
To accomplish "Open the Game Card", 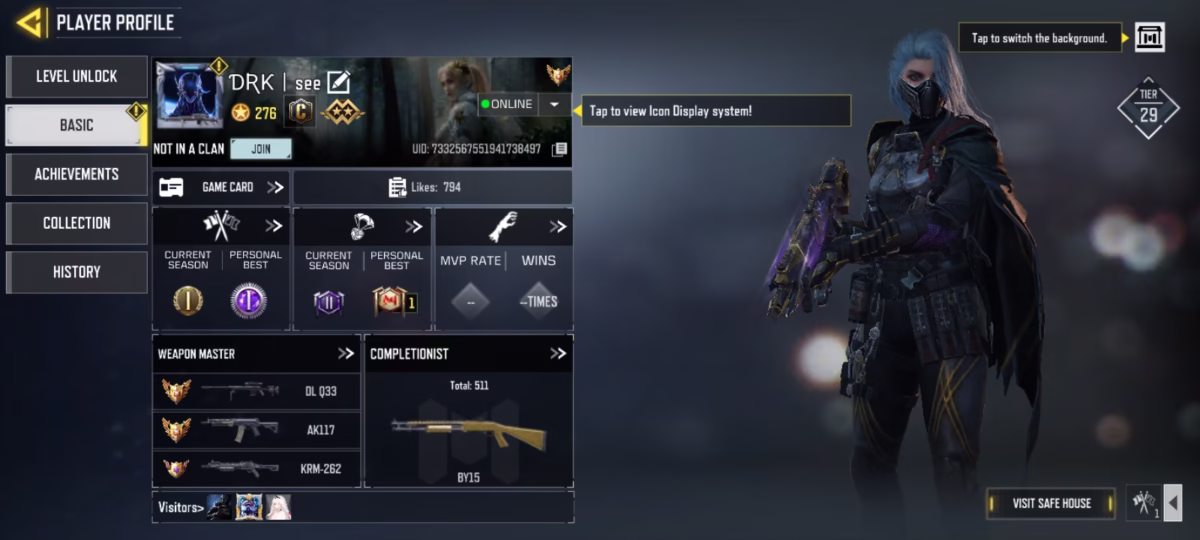I will [x=221, y=187].
